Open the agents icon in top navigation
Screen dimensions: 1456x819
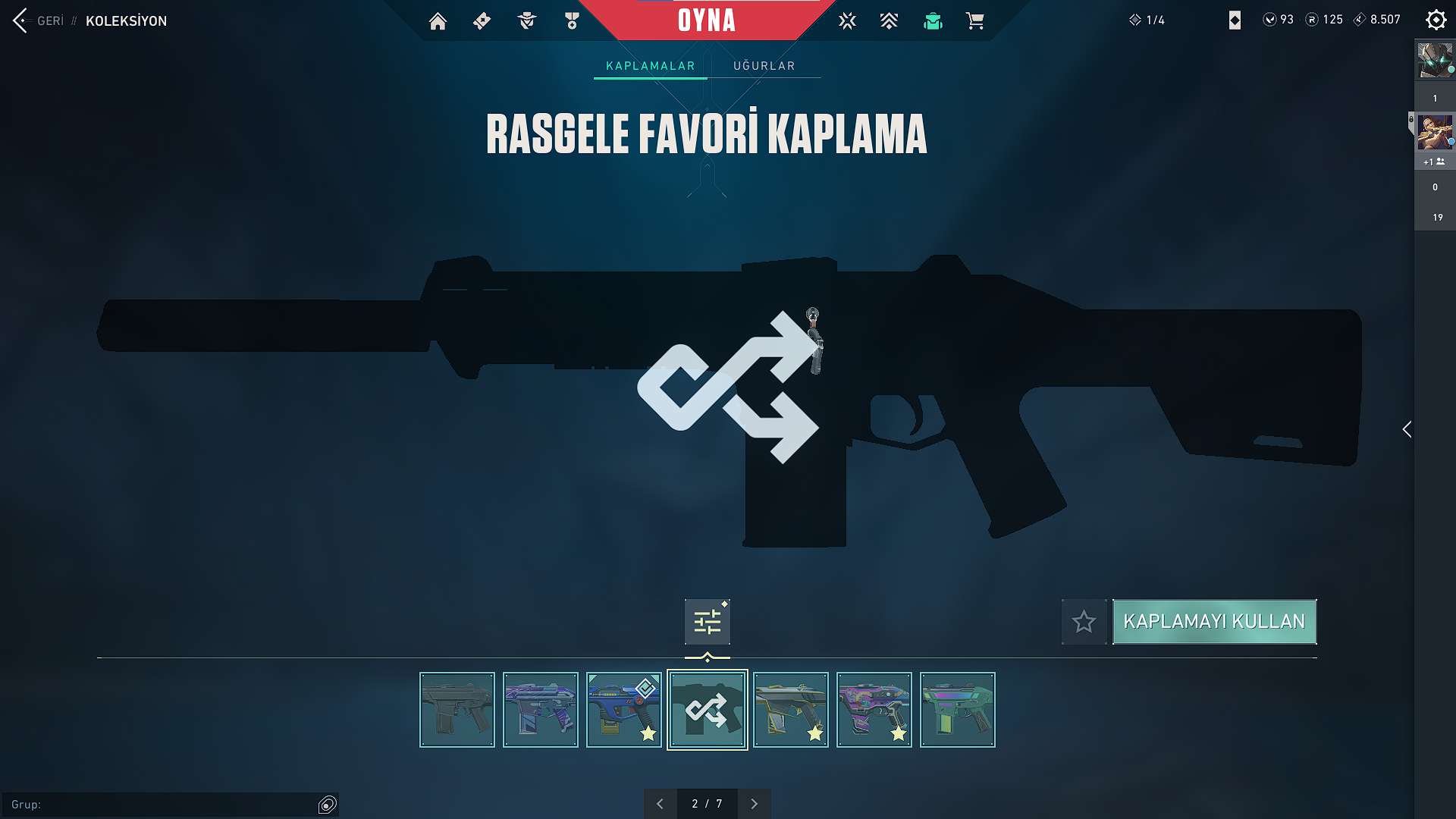coord(527,21)
